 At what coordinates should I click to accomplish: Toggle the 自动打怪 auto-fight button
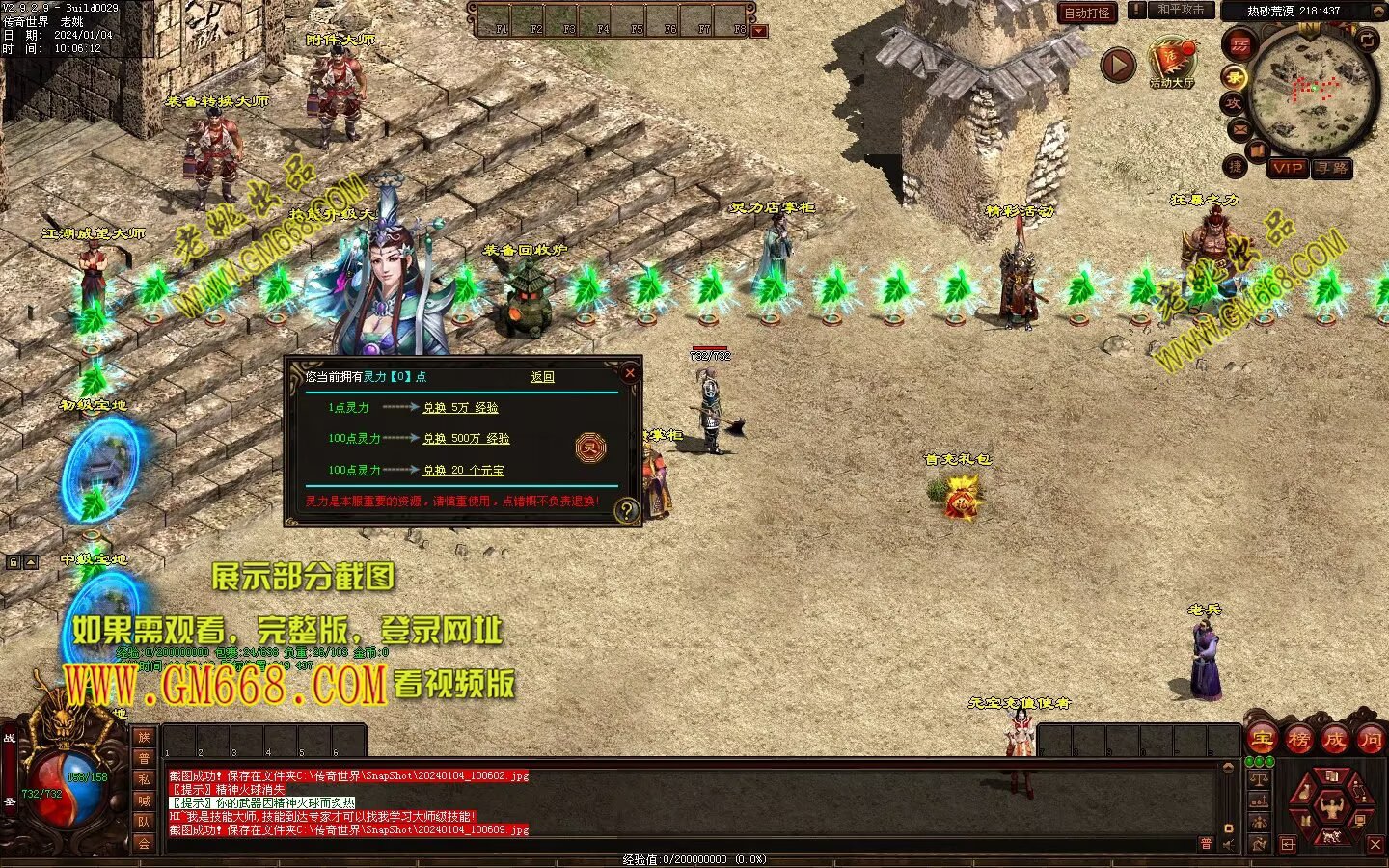(1087, 13)
